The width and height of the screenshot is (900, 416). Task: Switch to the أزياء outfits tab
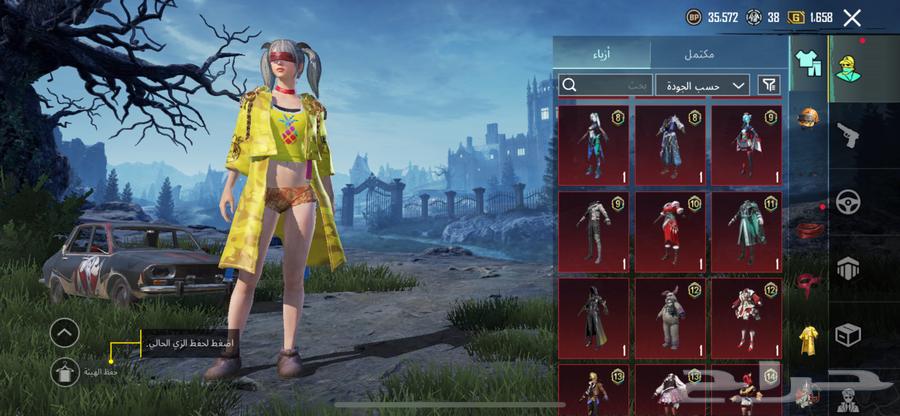tap(602, 54)
